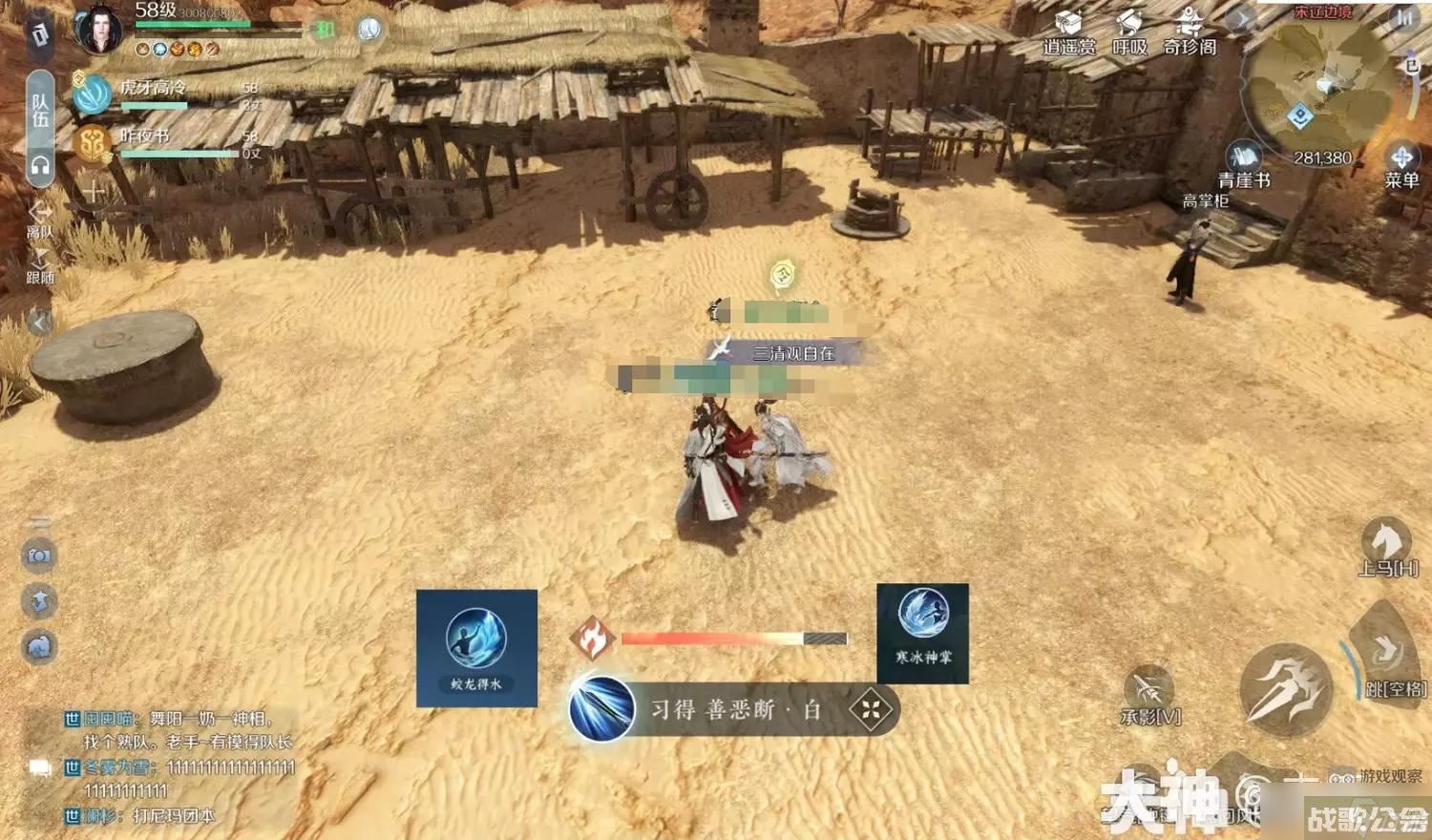Screen dimensions: 1432x840
Task: Click the 离队 leave team button
Action: 40,219
